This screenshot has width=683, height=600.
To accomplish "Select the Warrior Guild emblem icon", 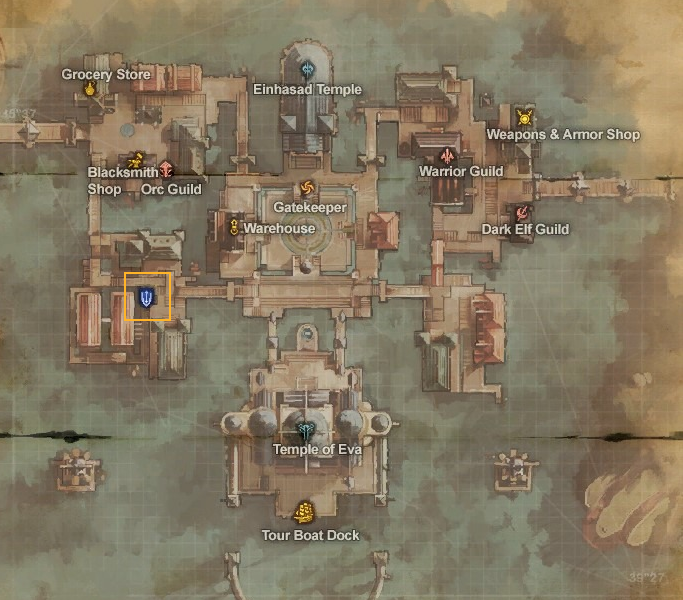I will pos(447,156).
